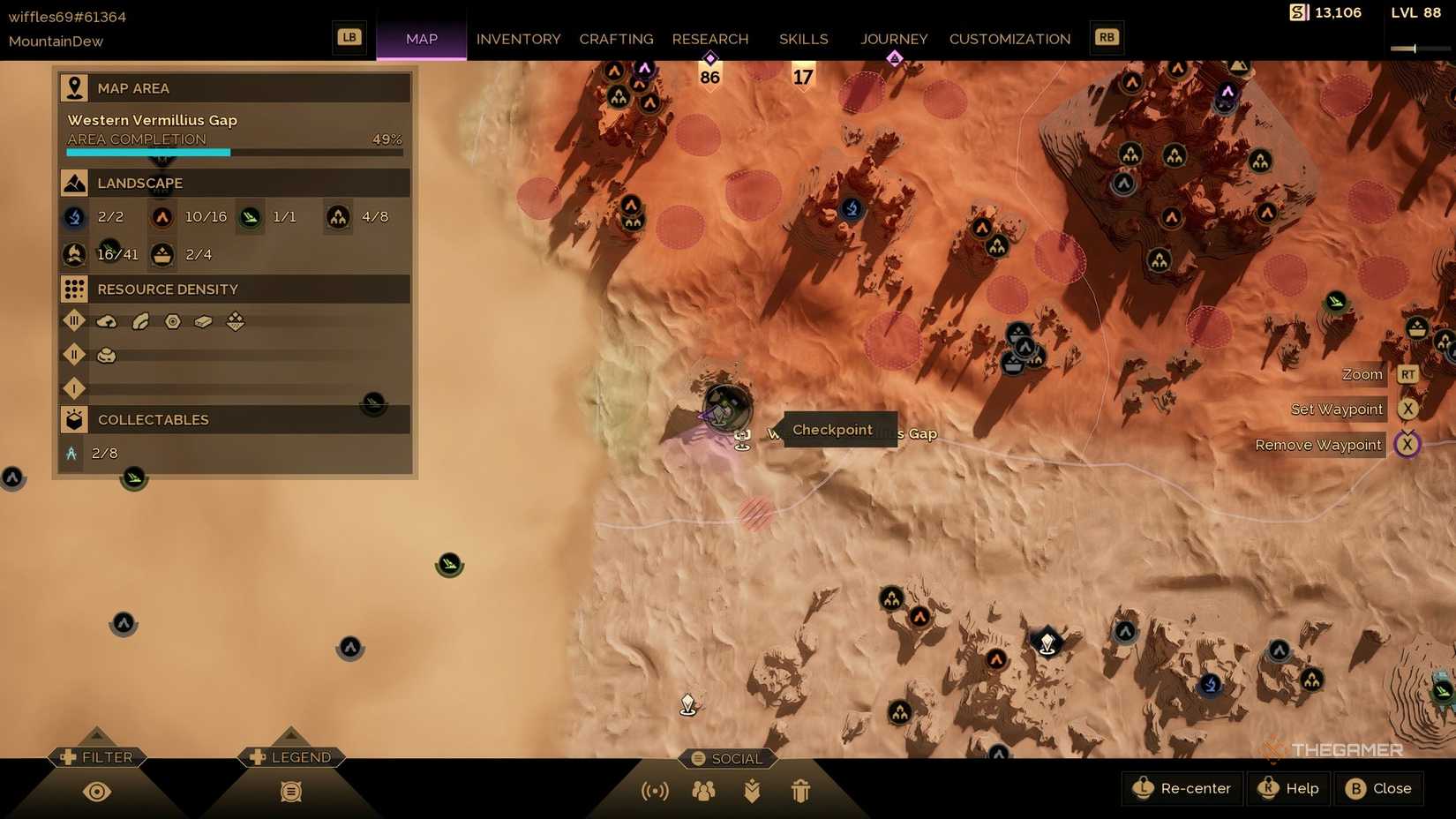
Task: Click the cave icon showing 16/41
Action: [74, 254]
